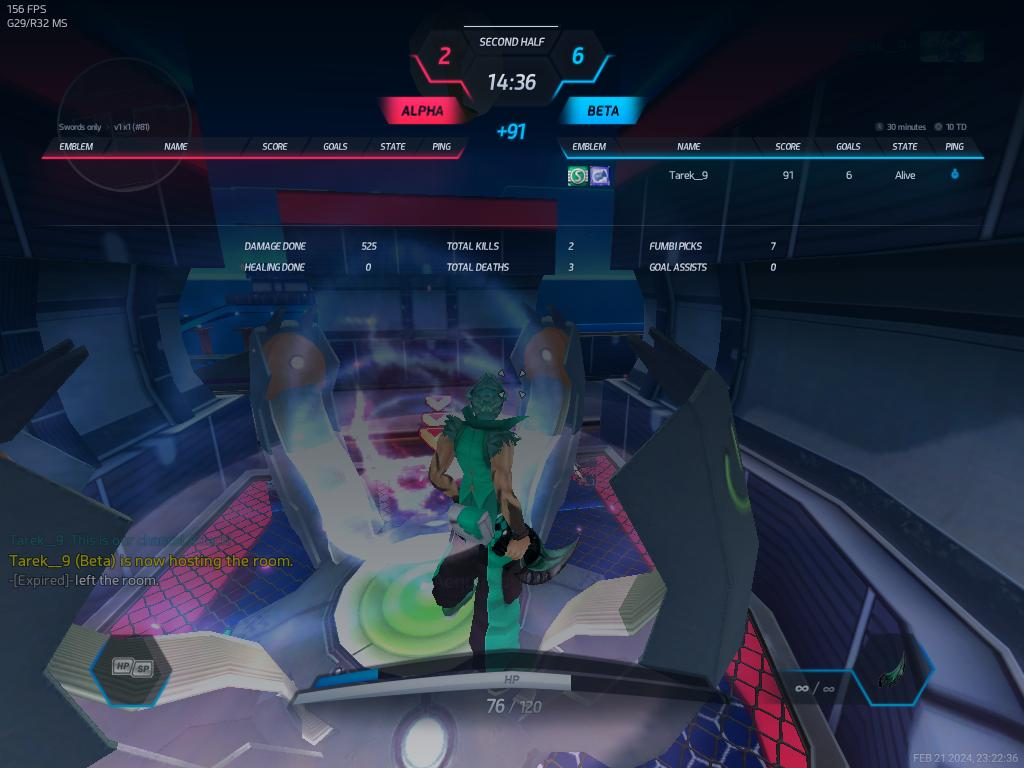Click the circular radar minimap
Screen dimensions: 1024x768
click(124, 124)
